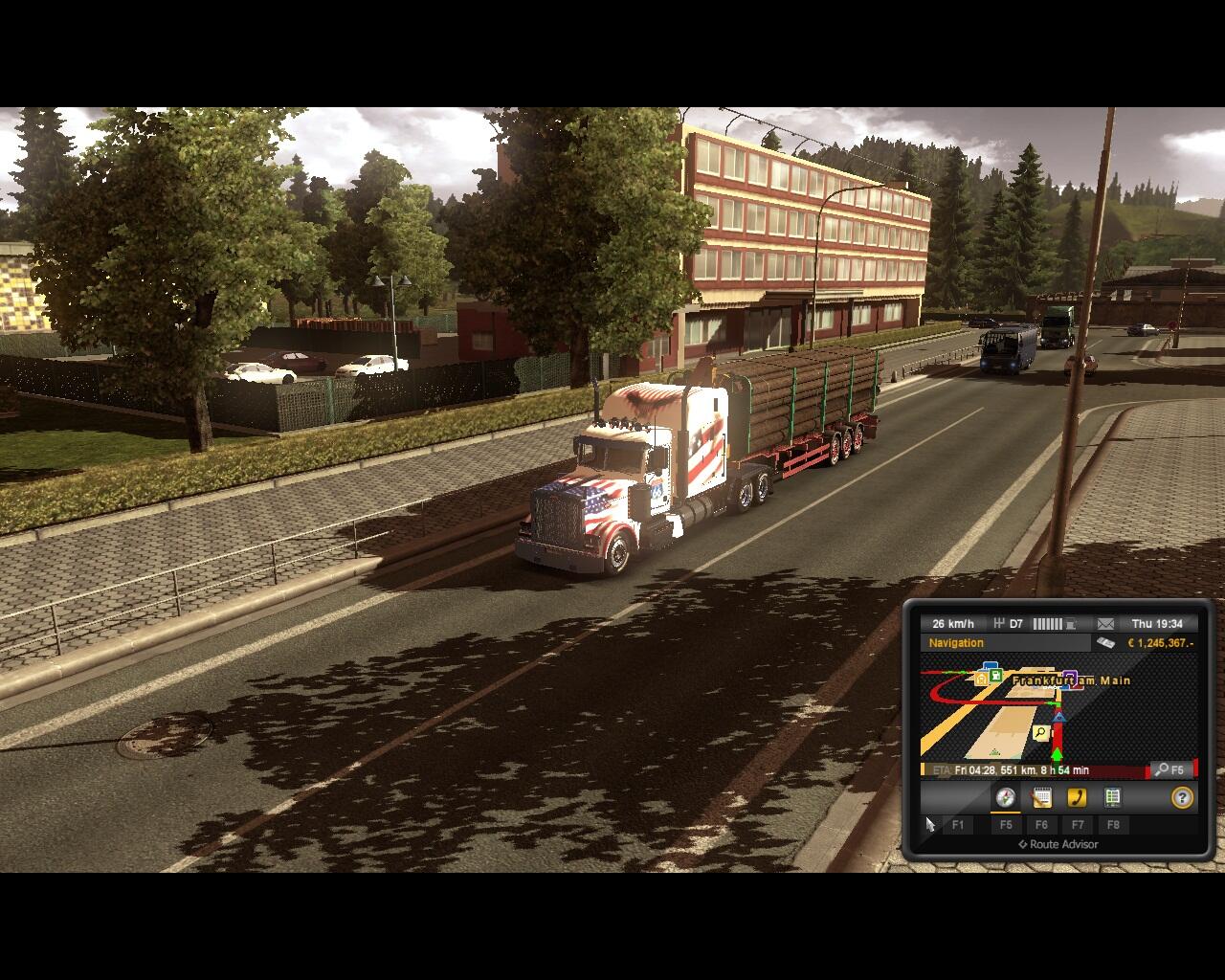The image size is (1225, 980).
Task: Switch to the calendar job info tab
Action: pyautogui.click(x=1041, y=798)
